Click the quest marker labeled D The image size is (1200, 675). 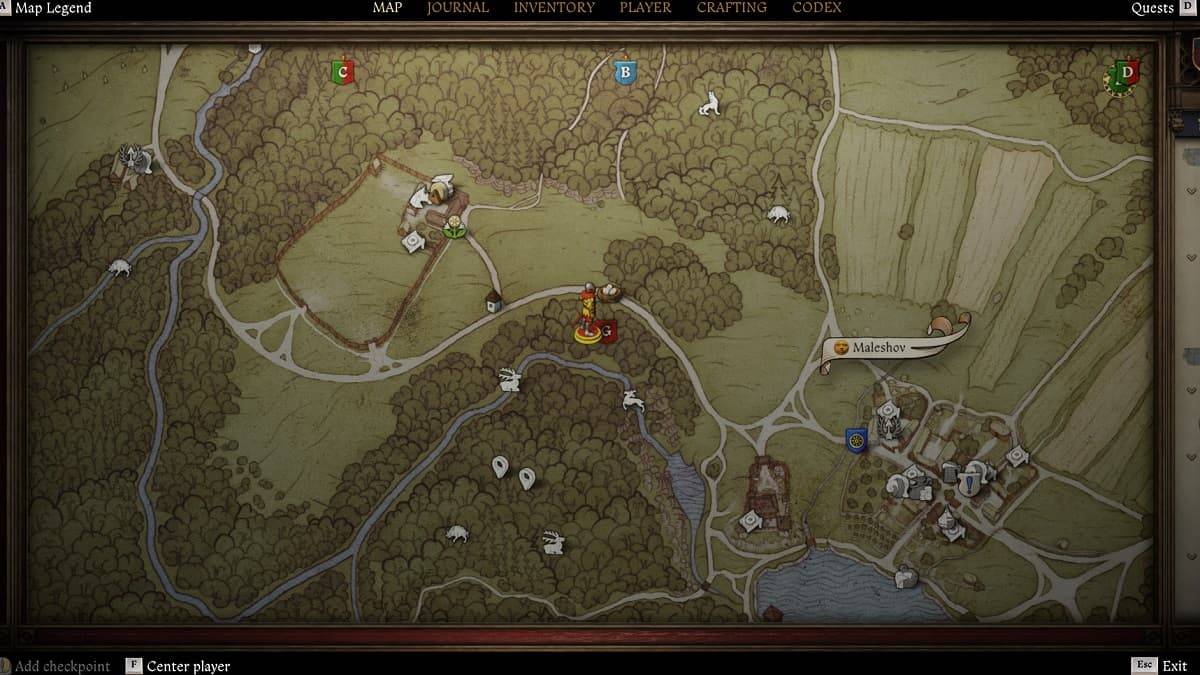pos(1127,73)
